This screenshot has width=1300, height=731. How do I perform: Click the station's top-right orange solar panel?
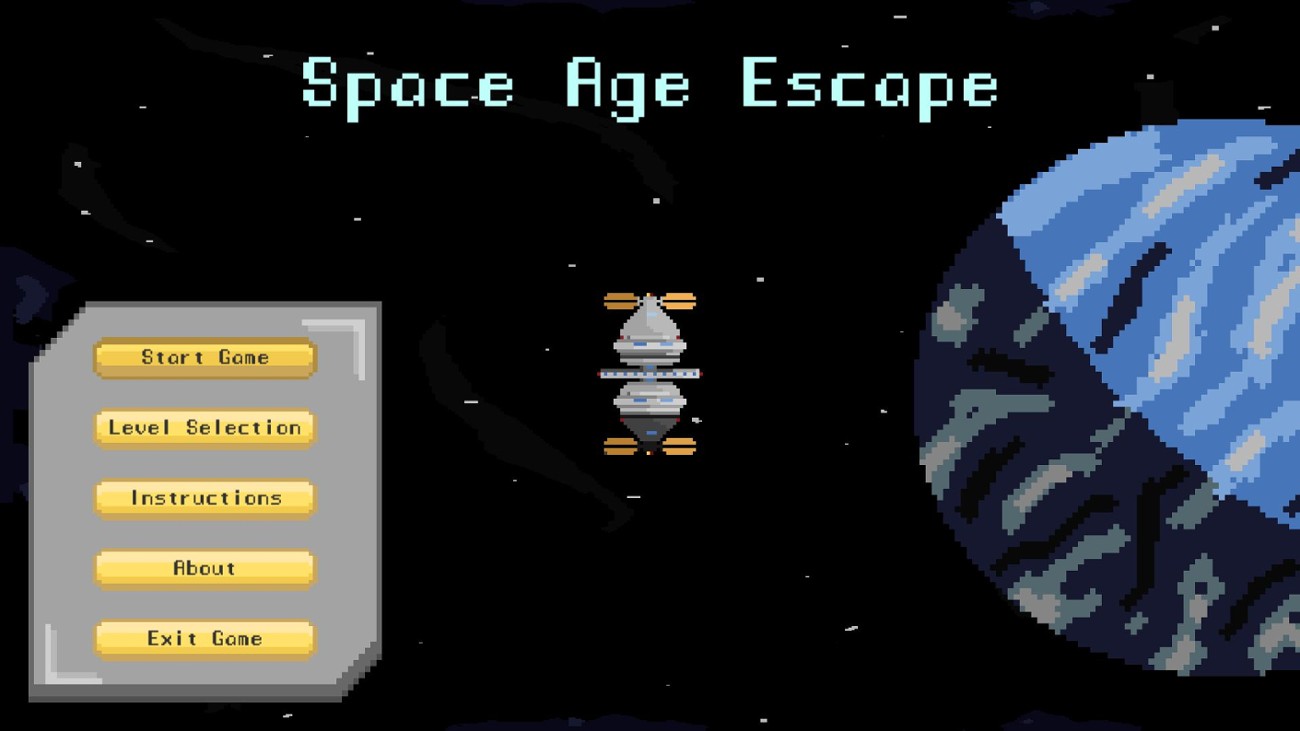[x=681, y=300]
